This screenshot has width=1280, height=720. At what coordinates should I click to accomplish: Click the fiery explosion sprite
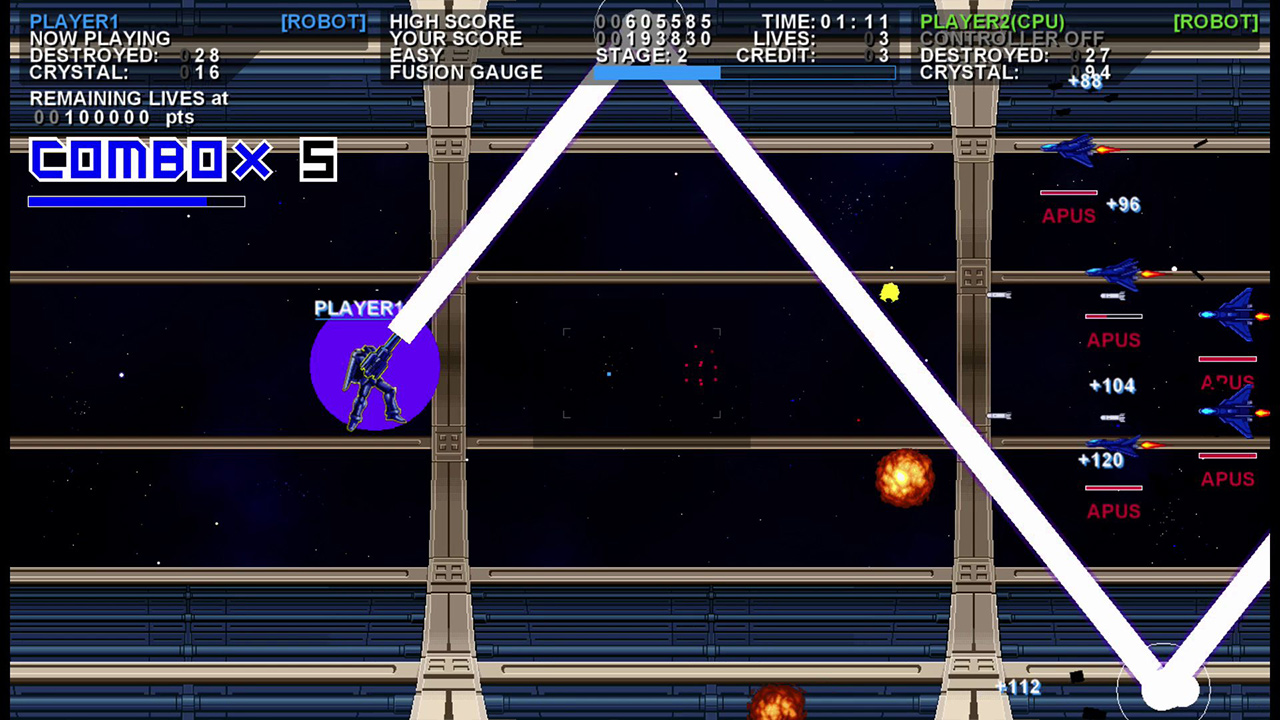pos(905,478)
